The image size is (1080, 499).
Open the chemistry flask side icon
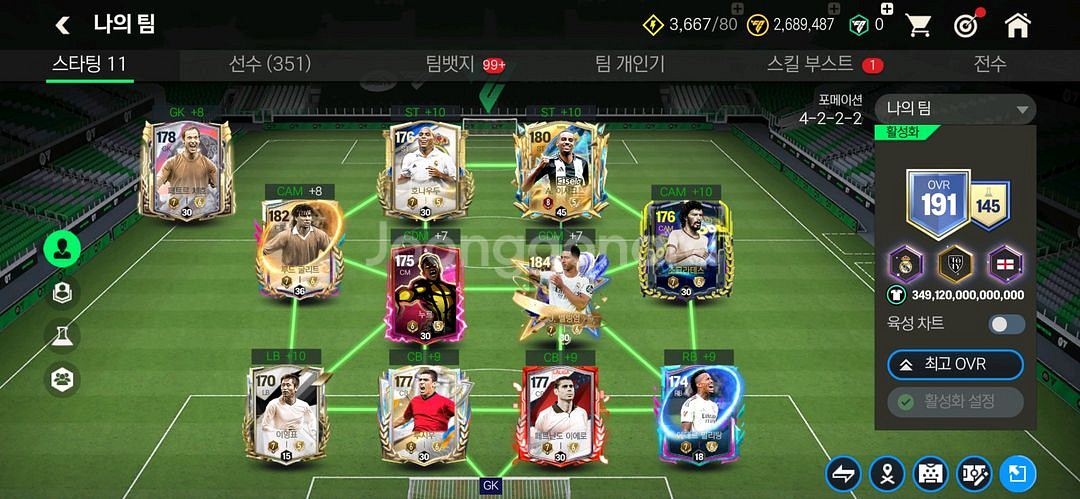coord(62,336)
